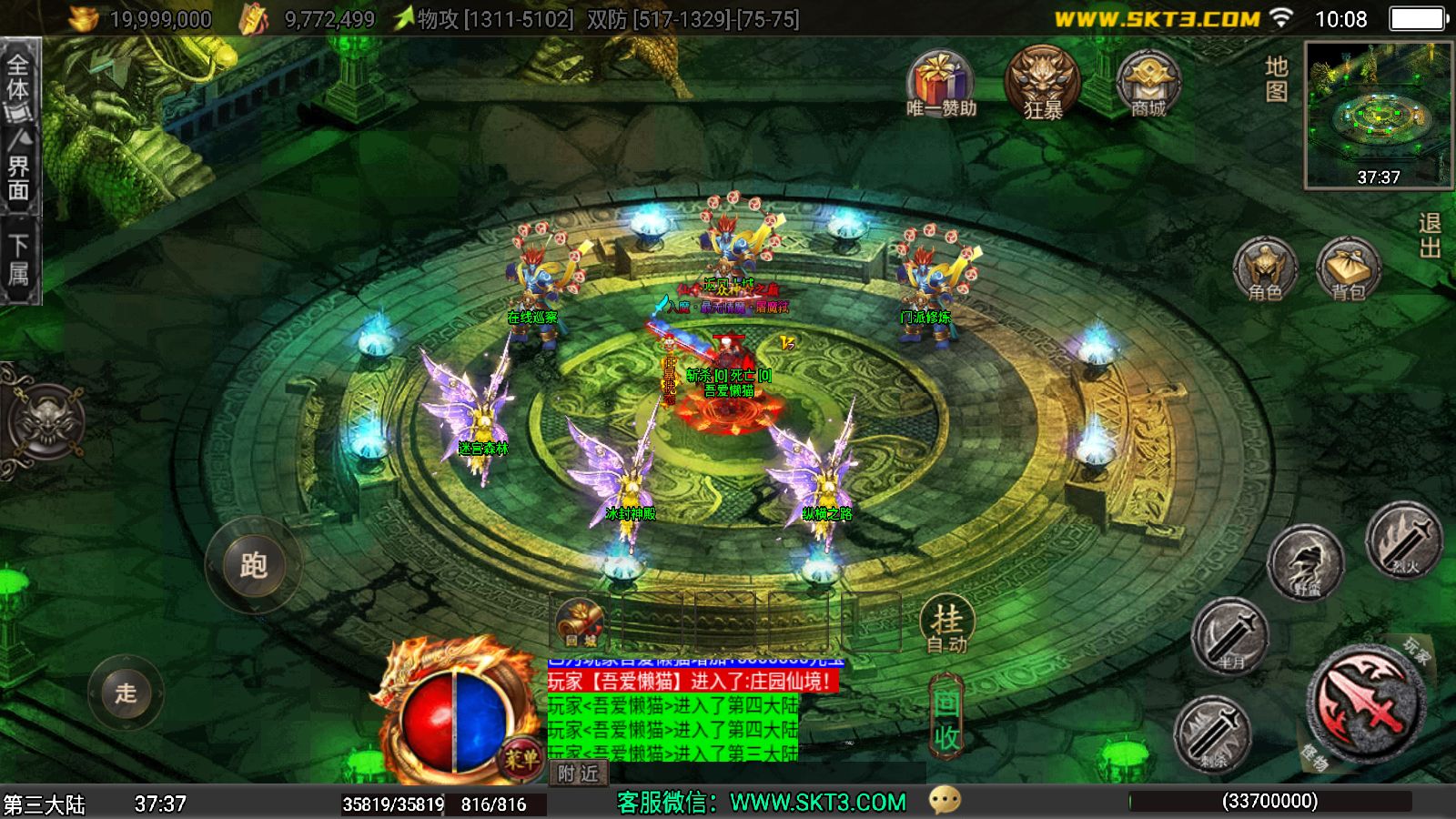
Task: Use the 回城 town scroll slot
Action: tap(581, 624)
